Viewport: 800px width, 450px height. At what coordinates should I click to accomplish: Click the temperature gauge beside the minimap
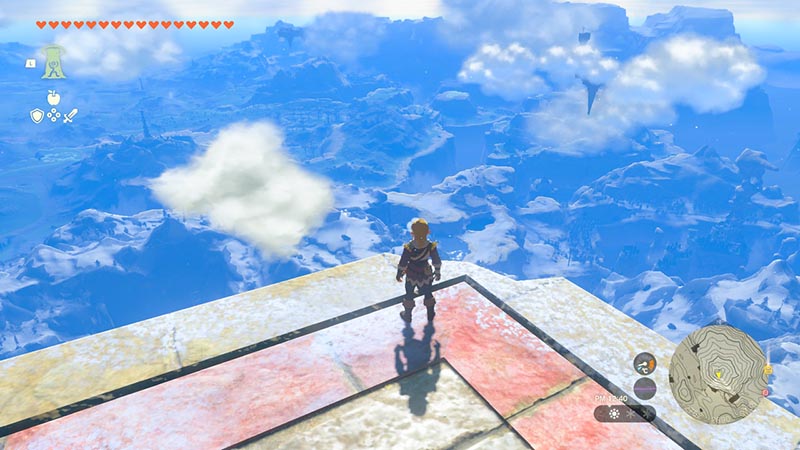click(645, 364)
